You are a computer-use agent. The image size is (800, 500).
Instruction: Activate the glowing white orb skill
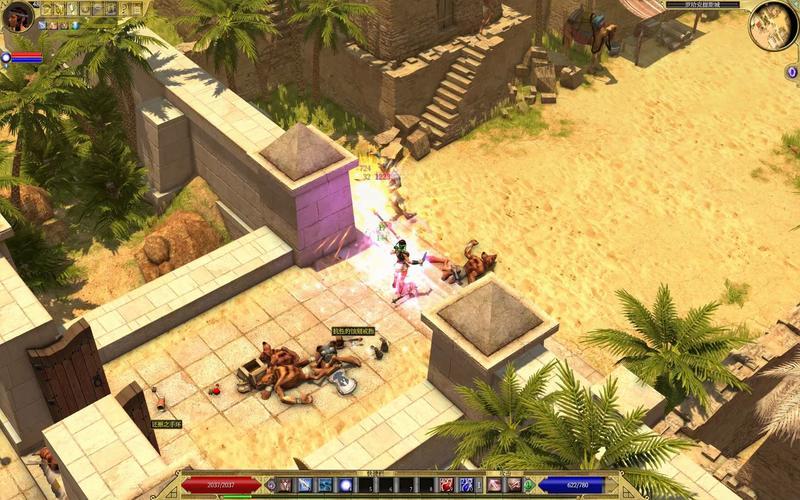pyautogui.click(x=346, y=485)
